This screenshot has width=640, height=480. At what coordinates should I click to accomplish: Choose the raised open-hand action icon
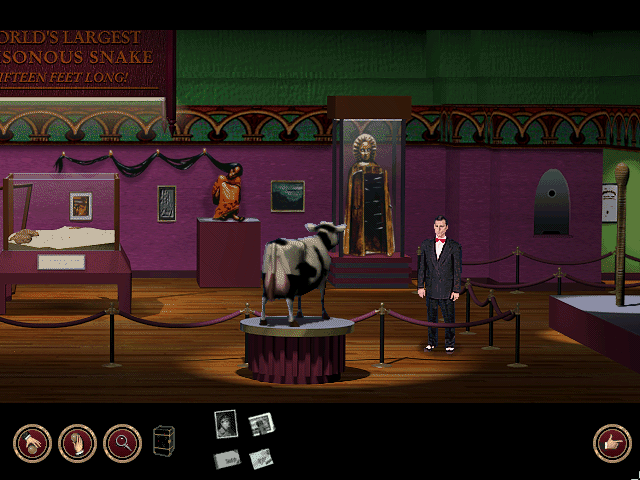click(x=77, y=443)
